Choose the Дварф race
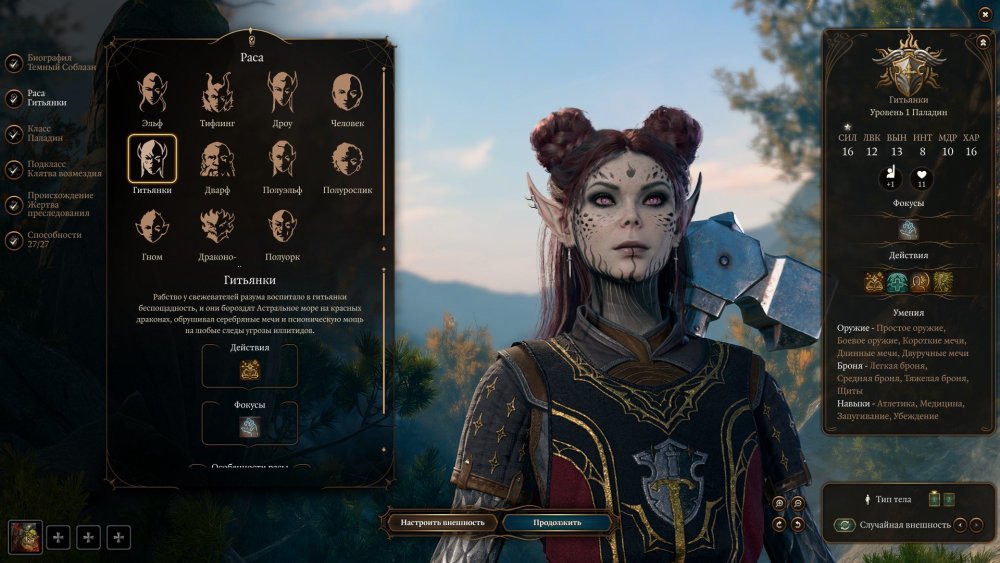The width and height of the screenshot is (1000, 563). [217, 158]
